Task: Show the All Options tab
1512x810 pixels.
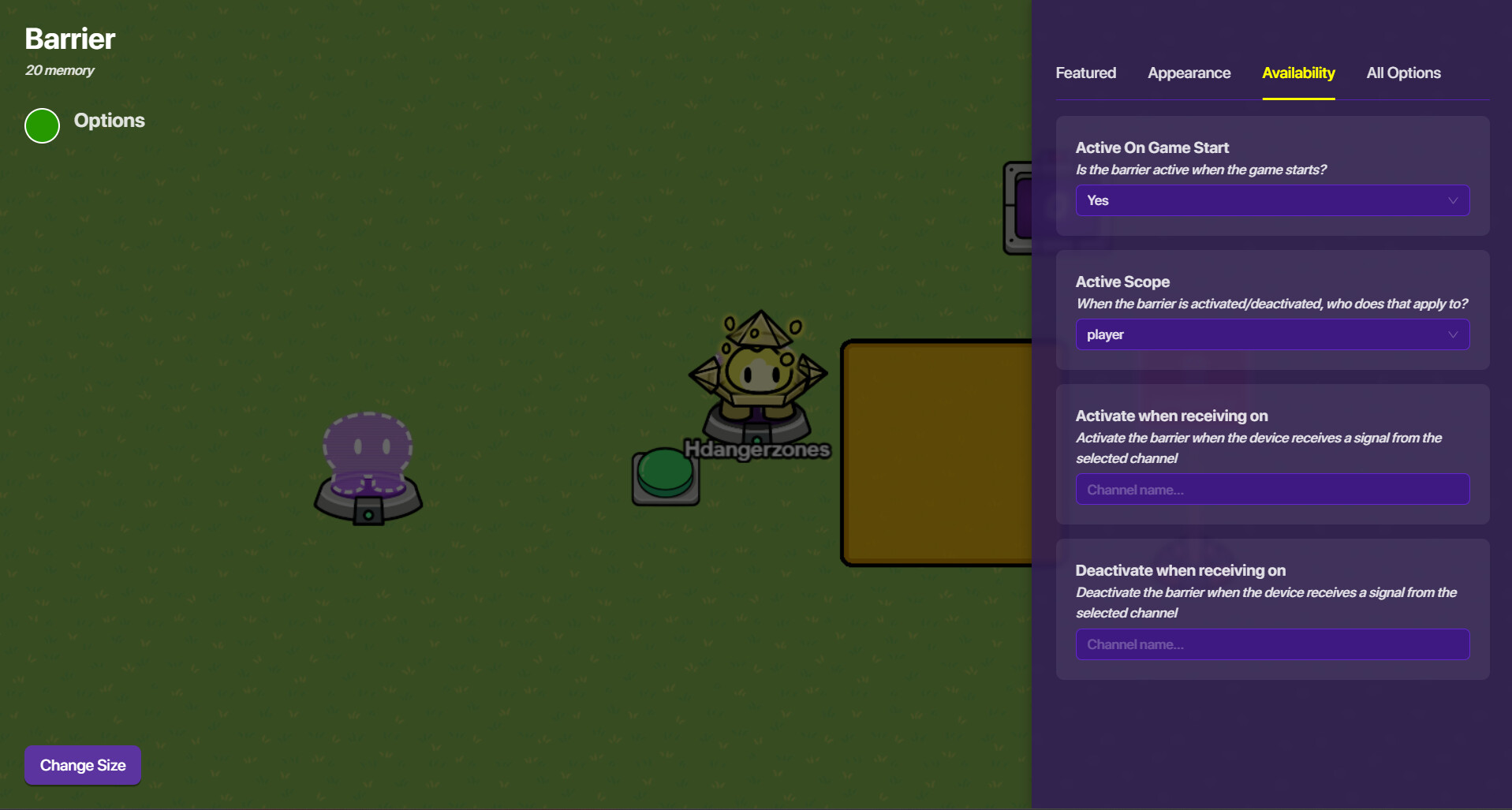Action: click(x=1403, y=73)
